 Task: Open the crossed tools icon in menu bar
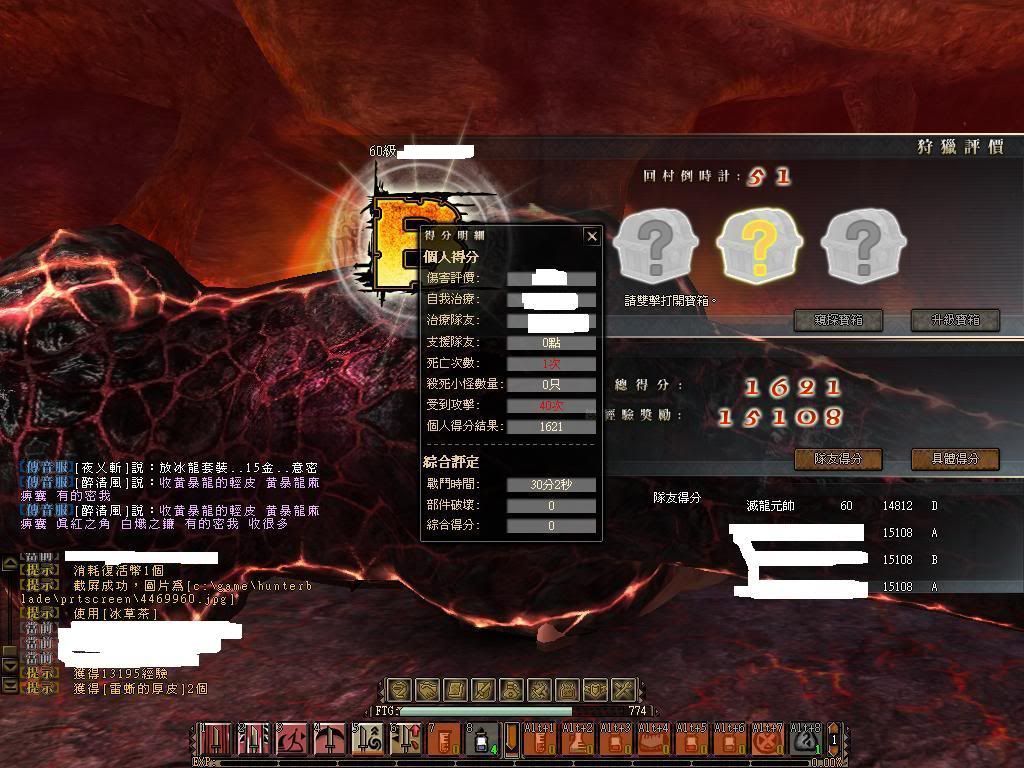point(623,690)
